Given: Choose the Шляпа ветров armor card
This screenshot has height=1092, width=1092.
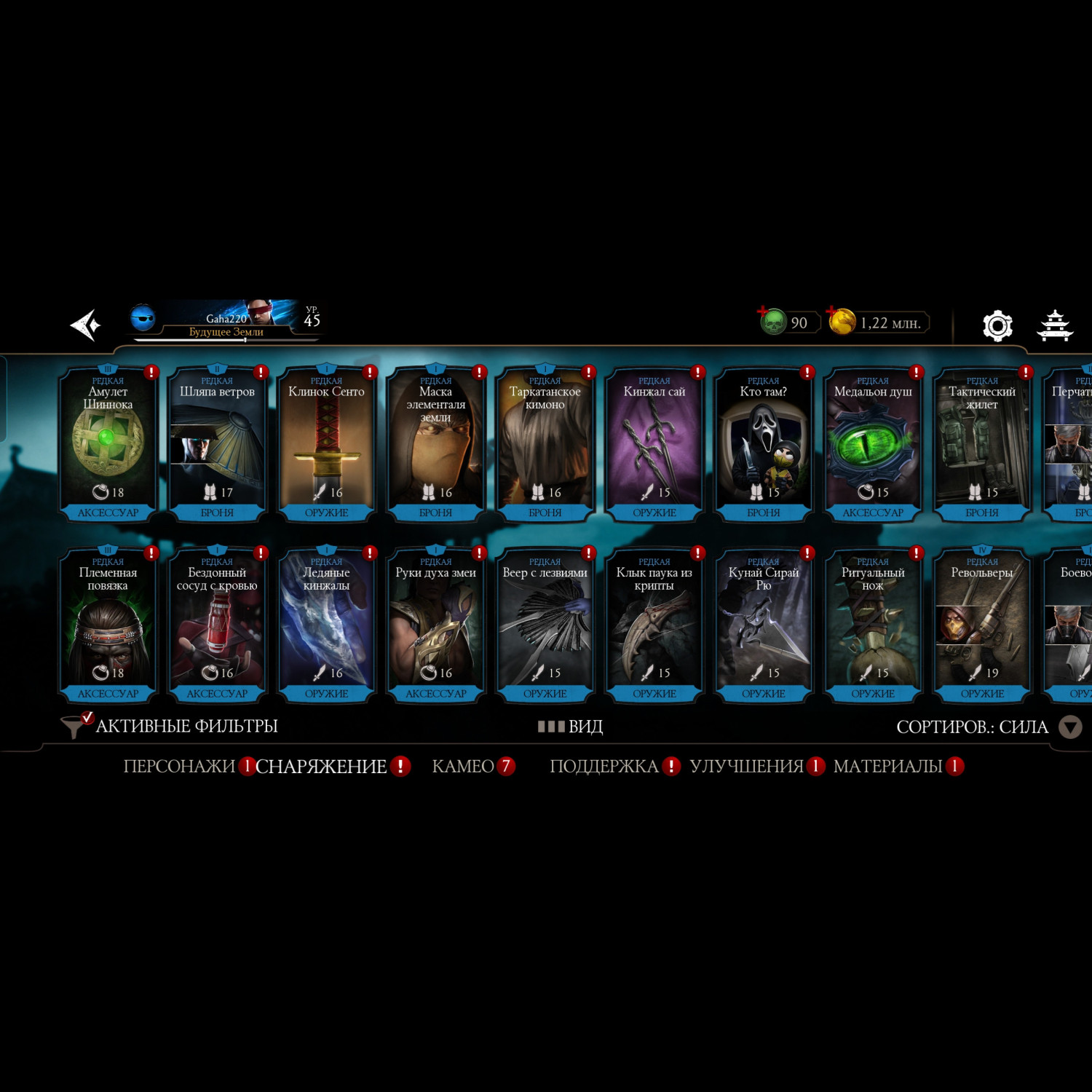Looking at the screenshot, I should pos(217,444).
